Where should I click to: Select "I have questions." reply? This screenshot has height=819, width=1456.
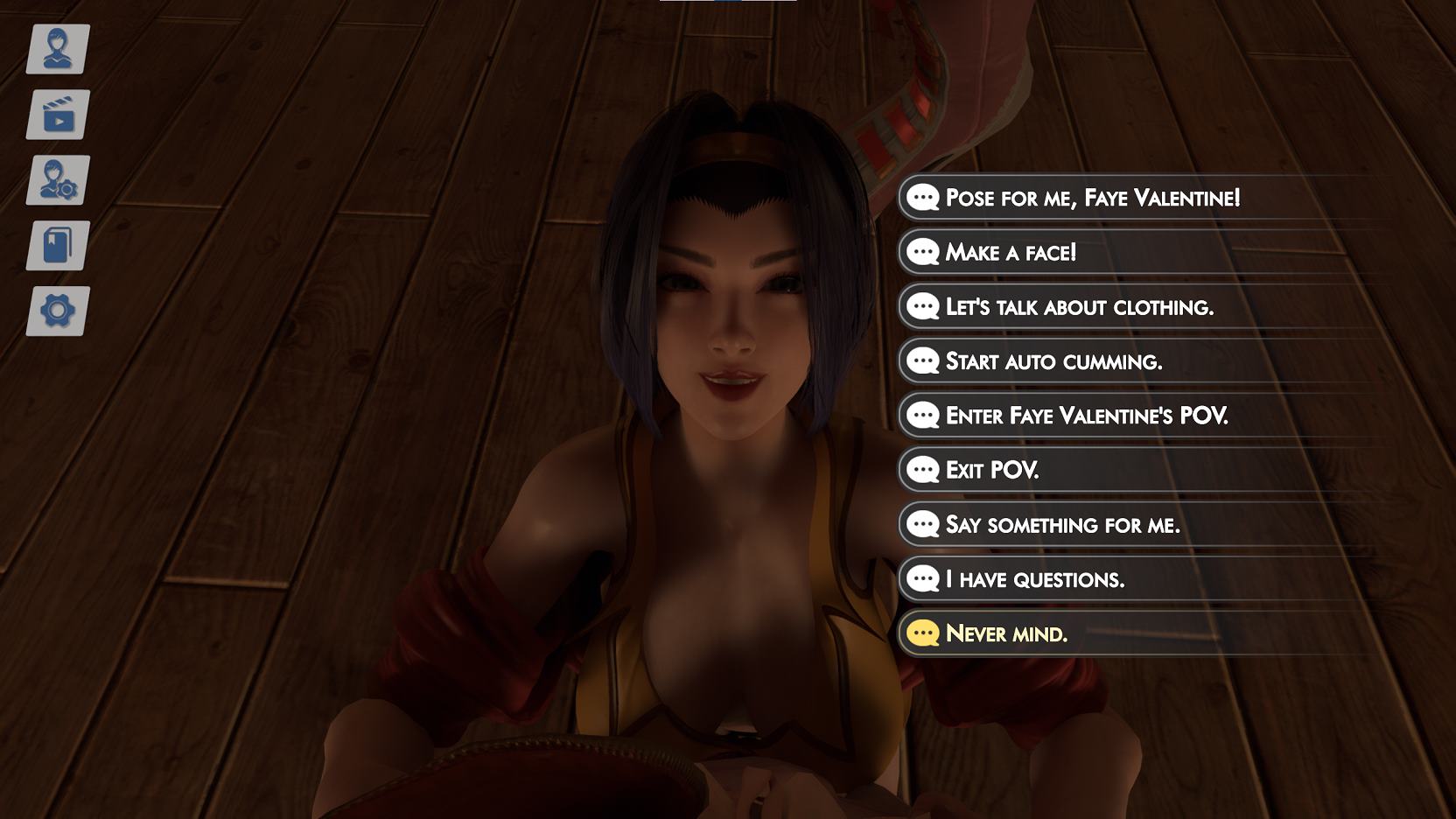[x=1035, y=579]
